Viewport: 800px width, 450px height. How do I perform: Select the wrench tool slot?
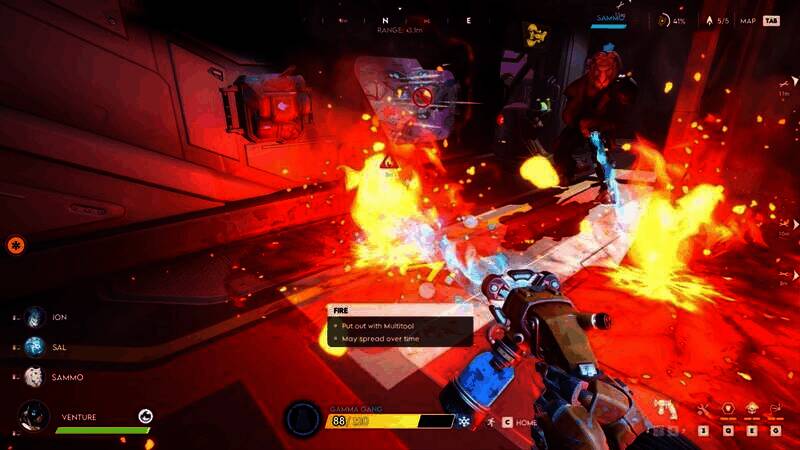[x=703, y=409]
